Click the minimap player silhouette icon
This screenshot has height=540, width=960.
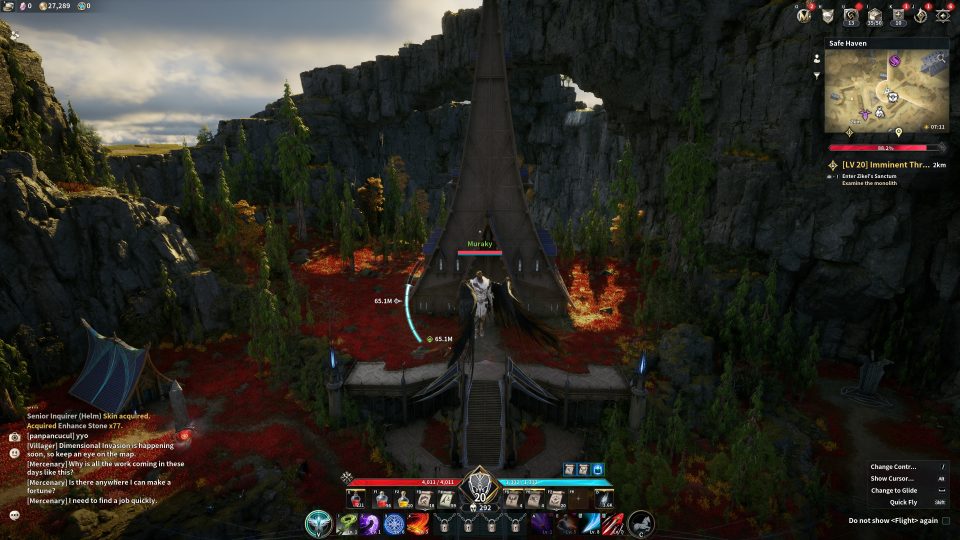(817, 58)
